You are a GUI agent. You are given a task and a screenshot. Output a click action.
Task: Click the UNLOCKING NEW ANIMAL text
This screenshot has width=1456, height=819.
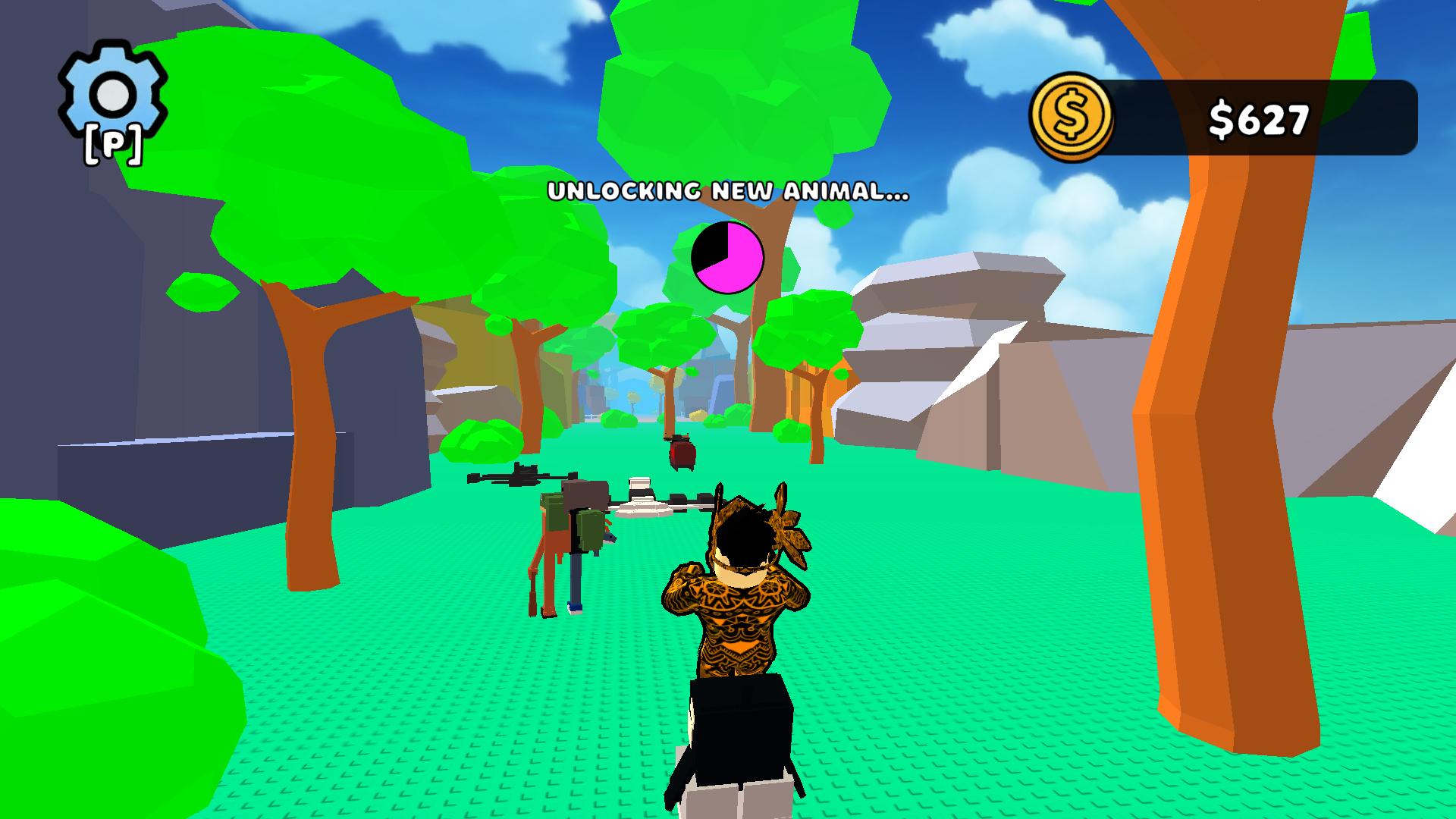tap(726, 192)
